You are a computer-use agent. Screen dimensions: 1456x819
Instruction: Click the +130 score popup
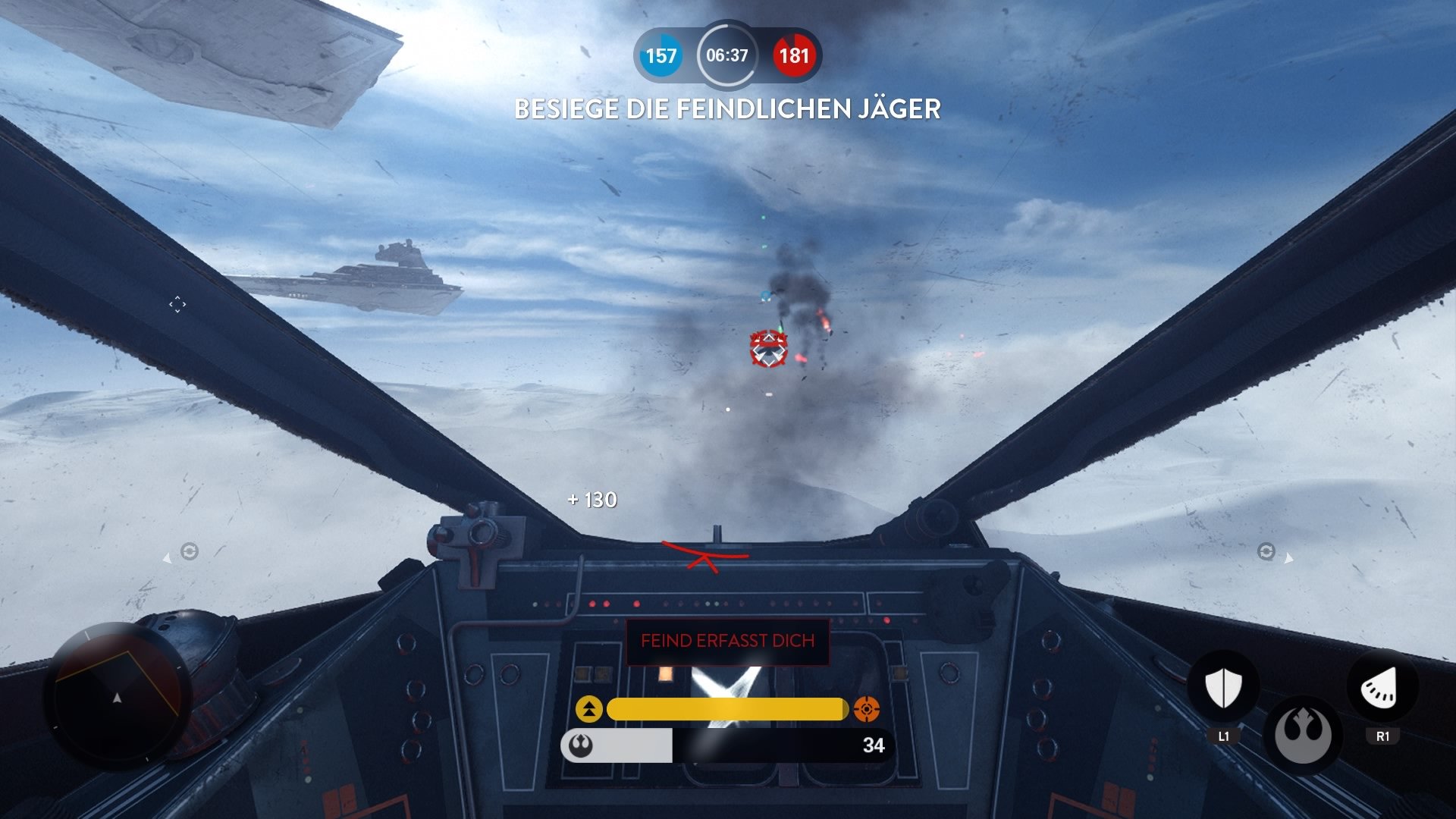pos(591,500)
